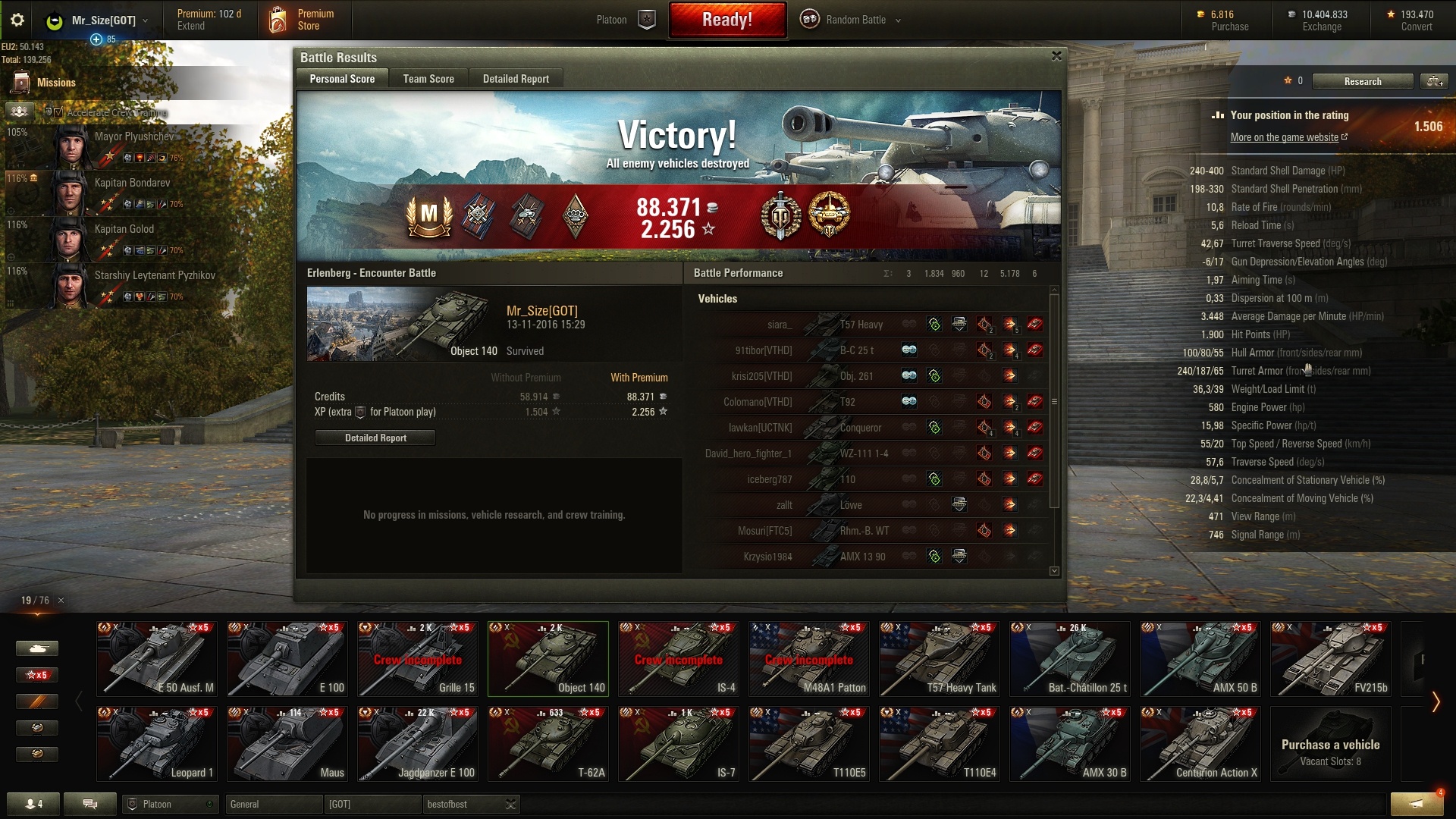Click the Platoon button in top bar
The width and height of the screenshot is (1456, 819).
(x=626, y=20)
